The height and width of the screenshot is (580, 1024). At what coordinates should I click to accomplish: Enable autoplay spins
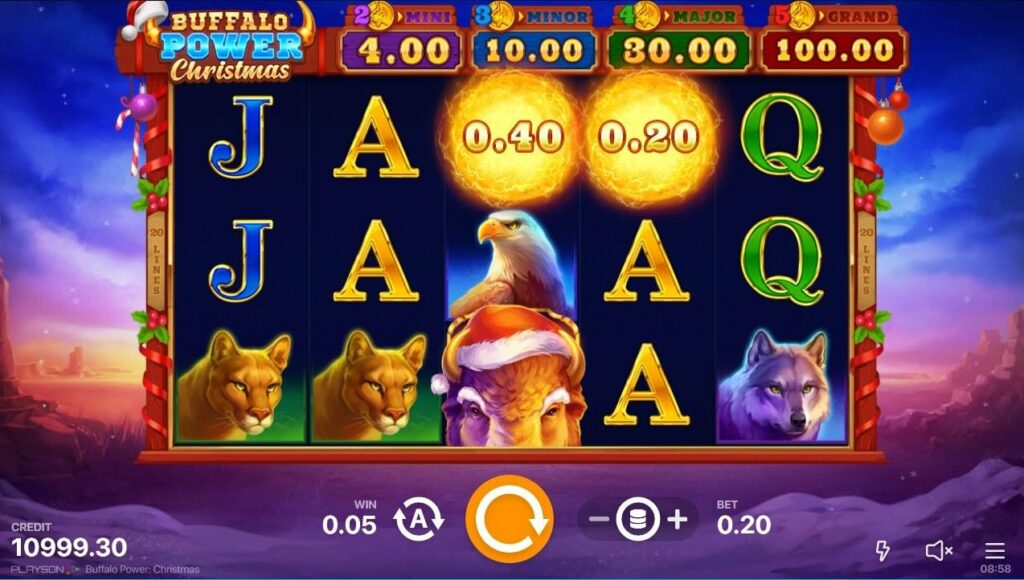pyautogui.click(x=417, y=520)
